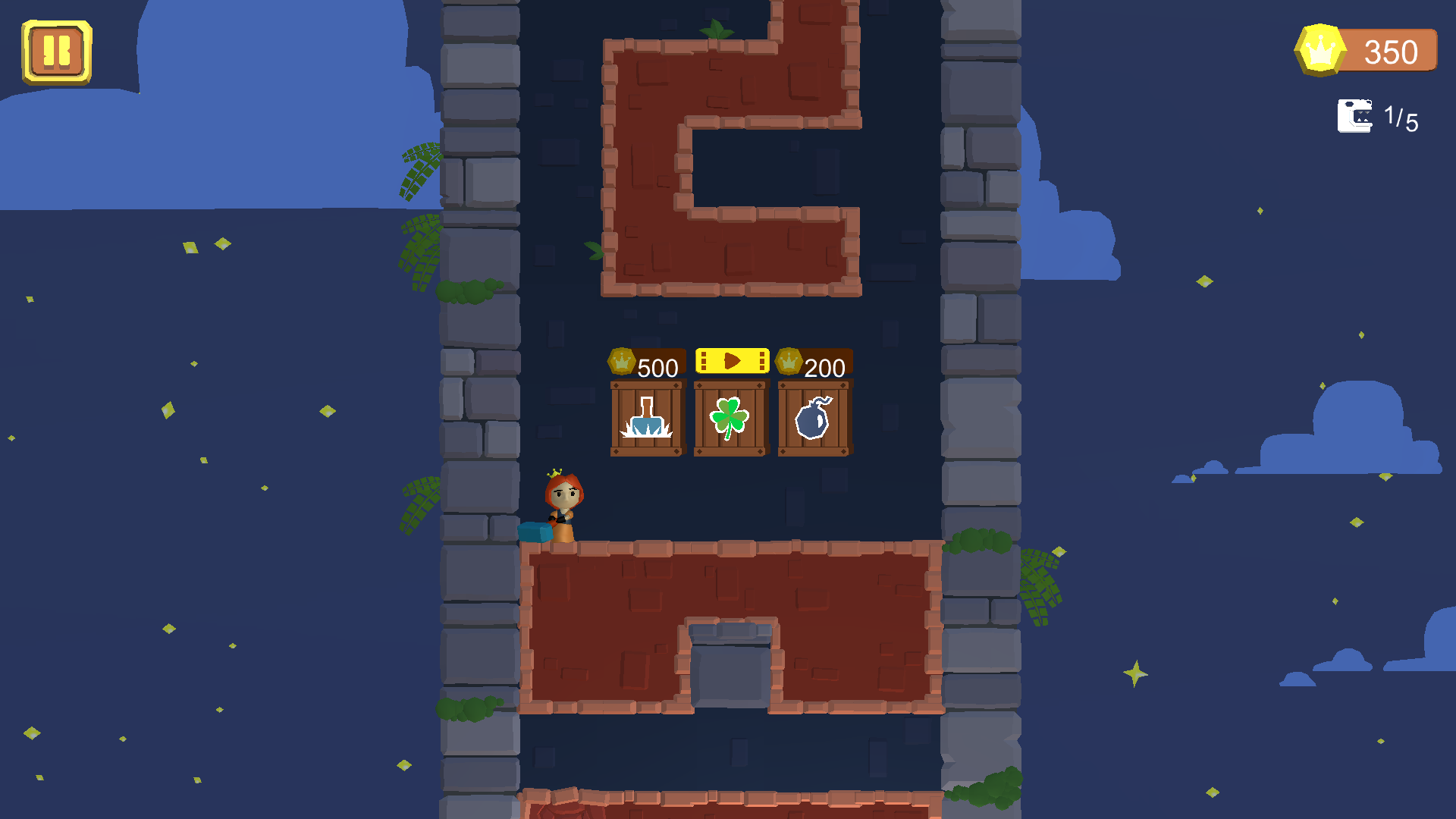Click the wooden crate beneath the clover icon
This screenshot has height=819, width=1456.
coord(730,418)
